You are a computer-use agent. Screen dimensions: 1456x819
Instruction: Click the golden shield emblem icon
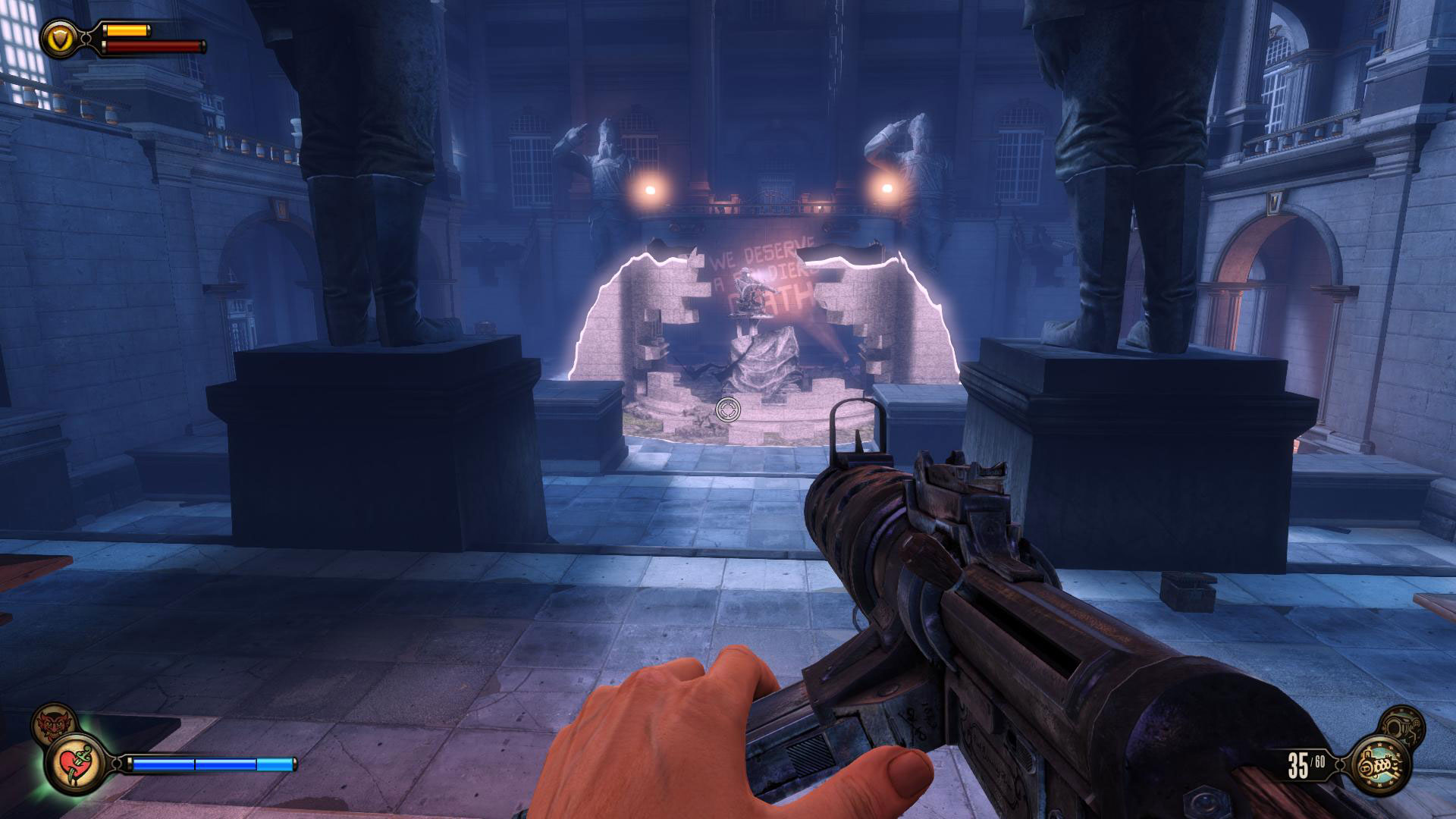pos(58,36)
